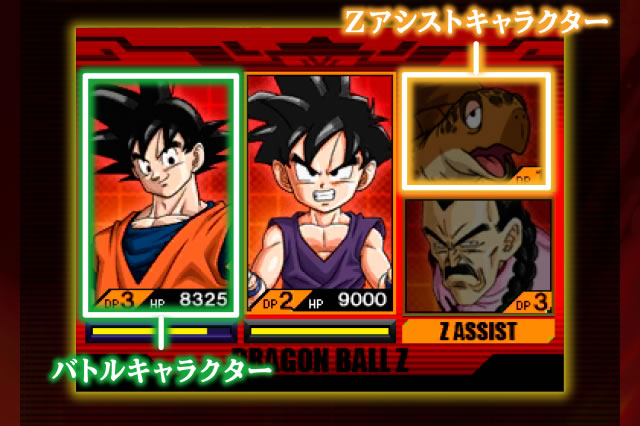Select the Nappa assist character portrait
640x426 pixels.
pyautogui.click(x=478, y=255)
